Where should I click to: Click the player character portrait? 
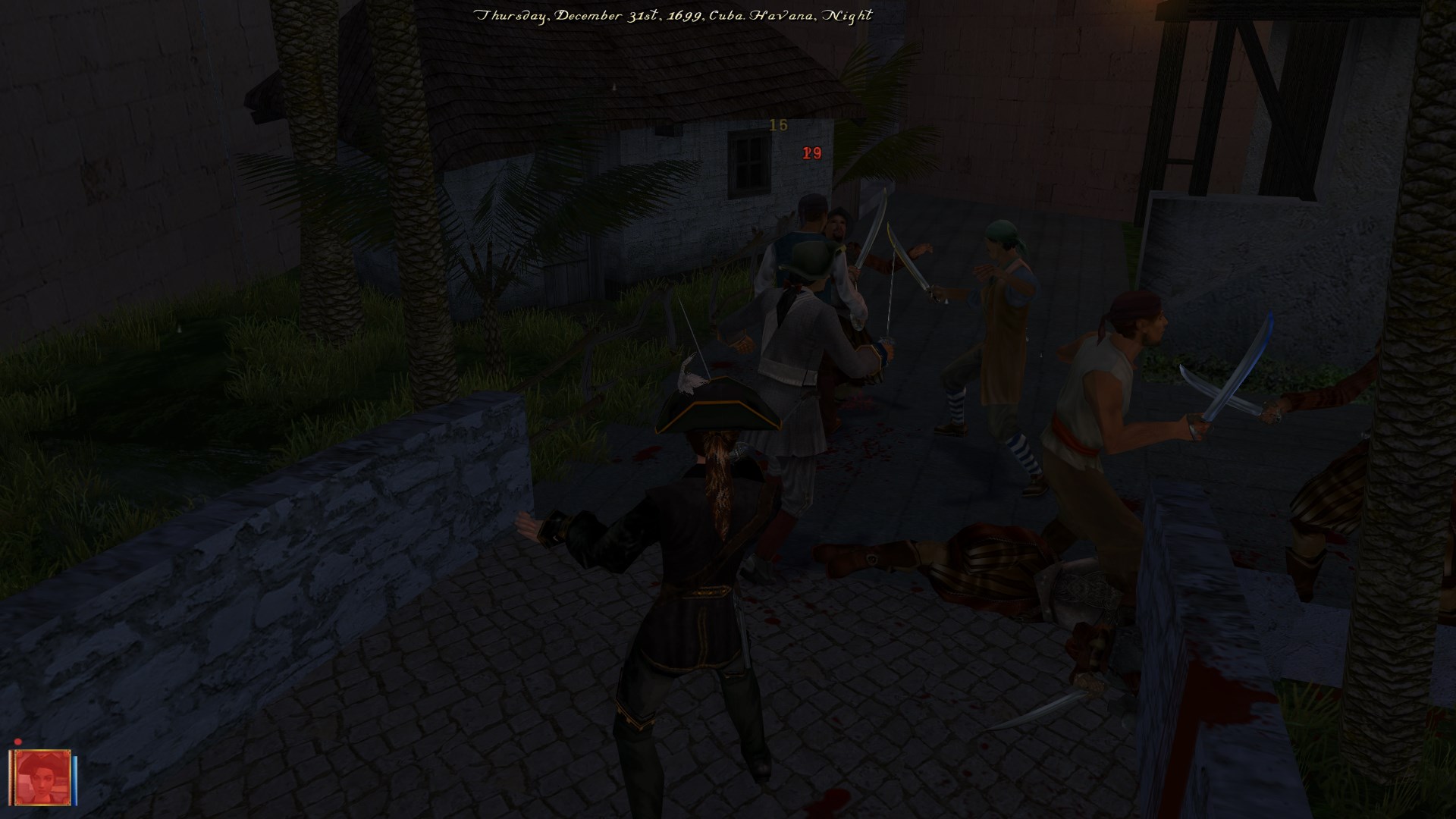42,779
